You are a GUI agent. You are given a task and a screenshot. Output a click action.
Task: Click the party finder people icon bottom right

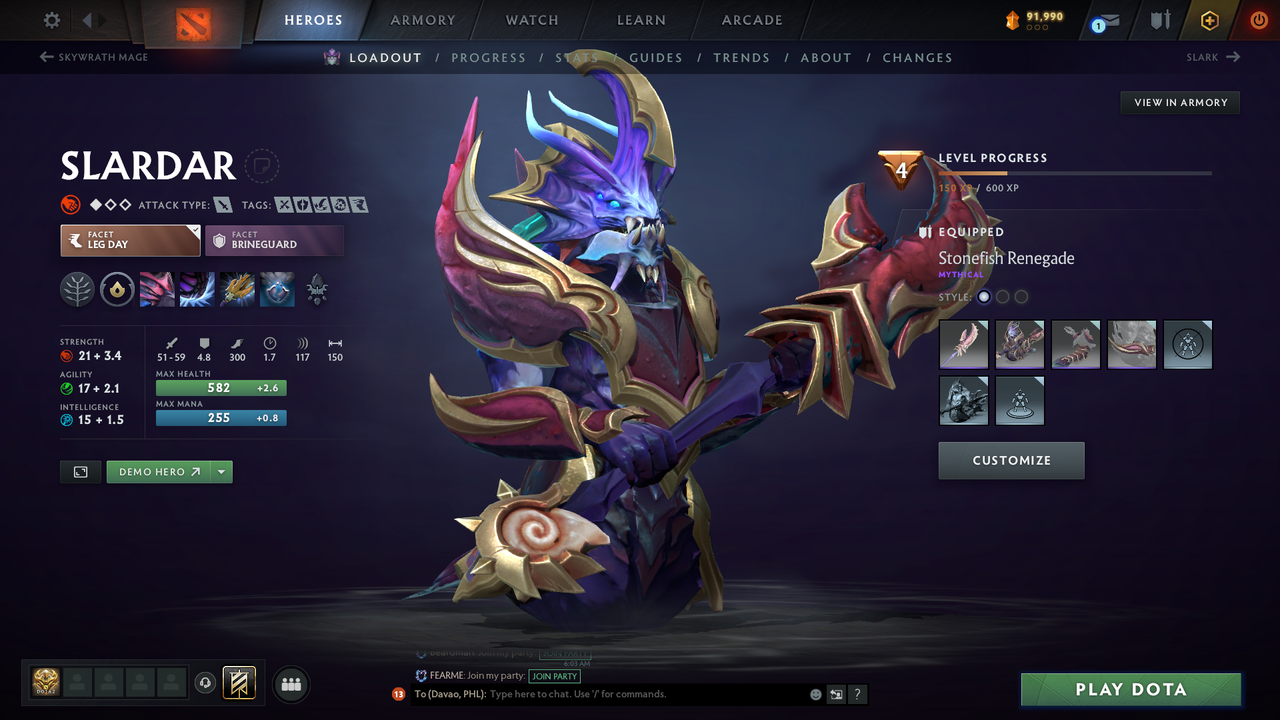pos(290,684)
